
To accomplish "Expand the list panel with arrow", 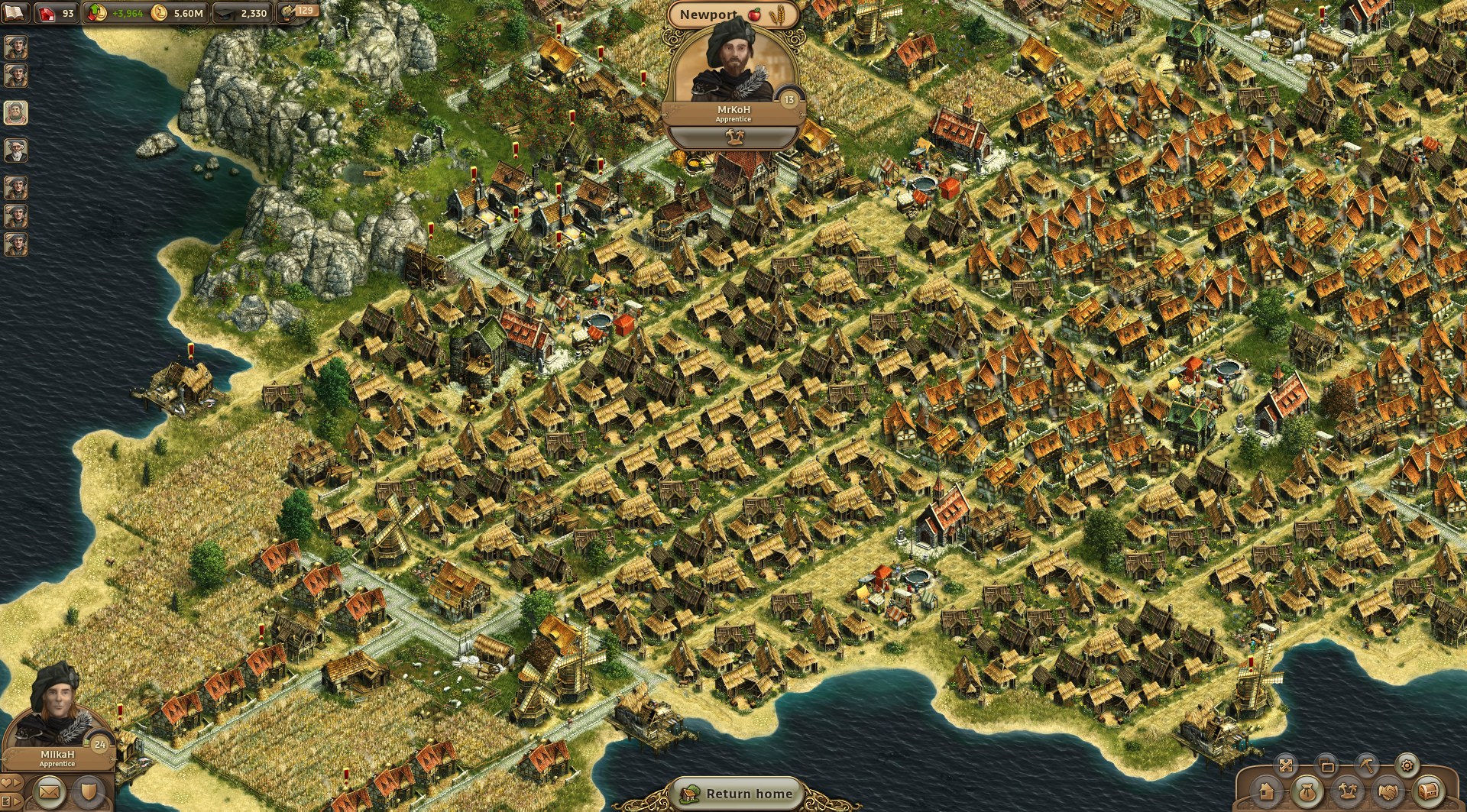I will [10, 802].
